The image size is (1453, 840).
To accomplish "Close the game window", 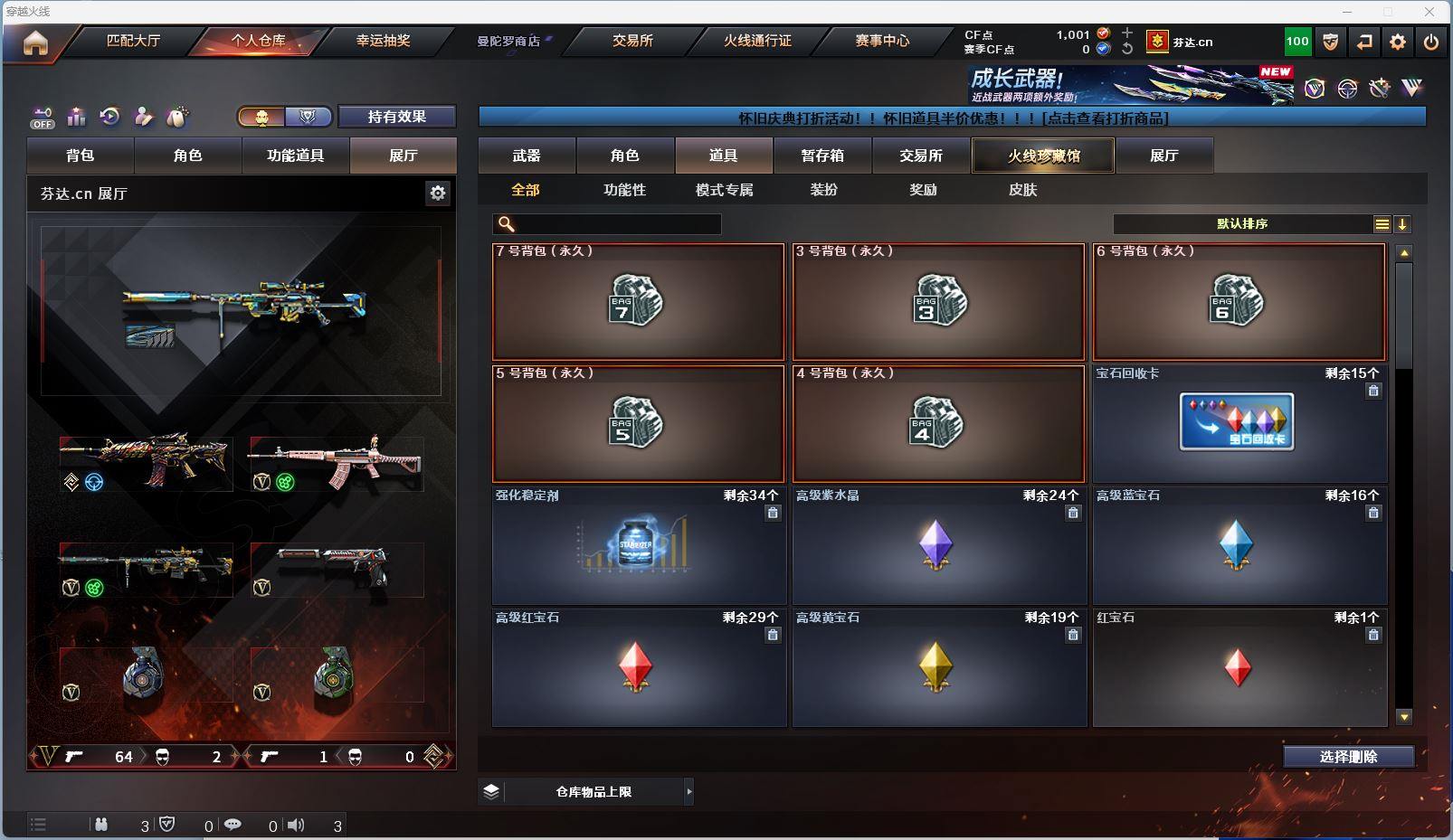I will 1429,12.
